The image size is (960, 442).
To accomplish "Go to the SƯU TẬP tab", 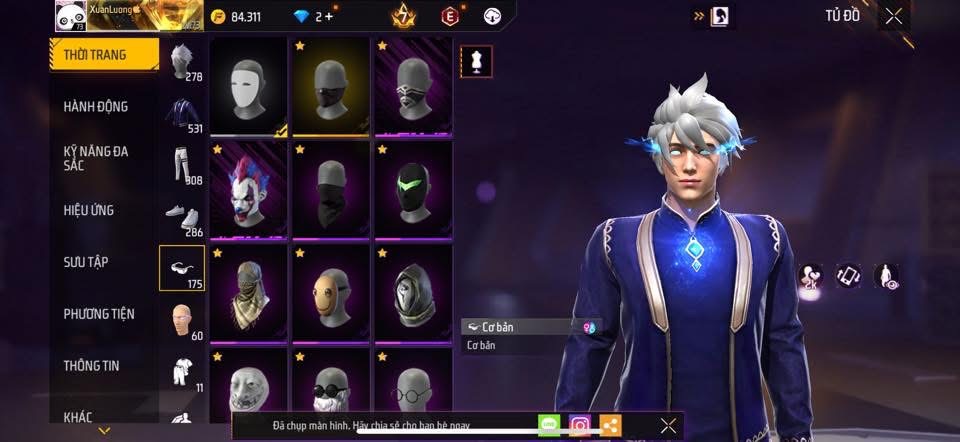I will [x=86, y=262].
